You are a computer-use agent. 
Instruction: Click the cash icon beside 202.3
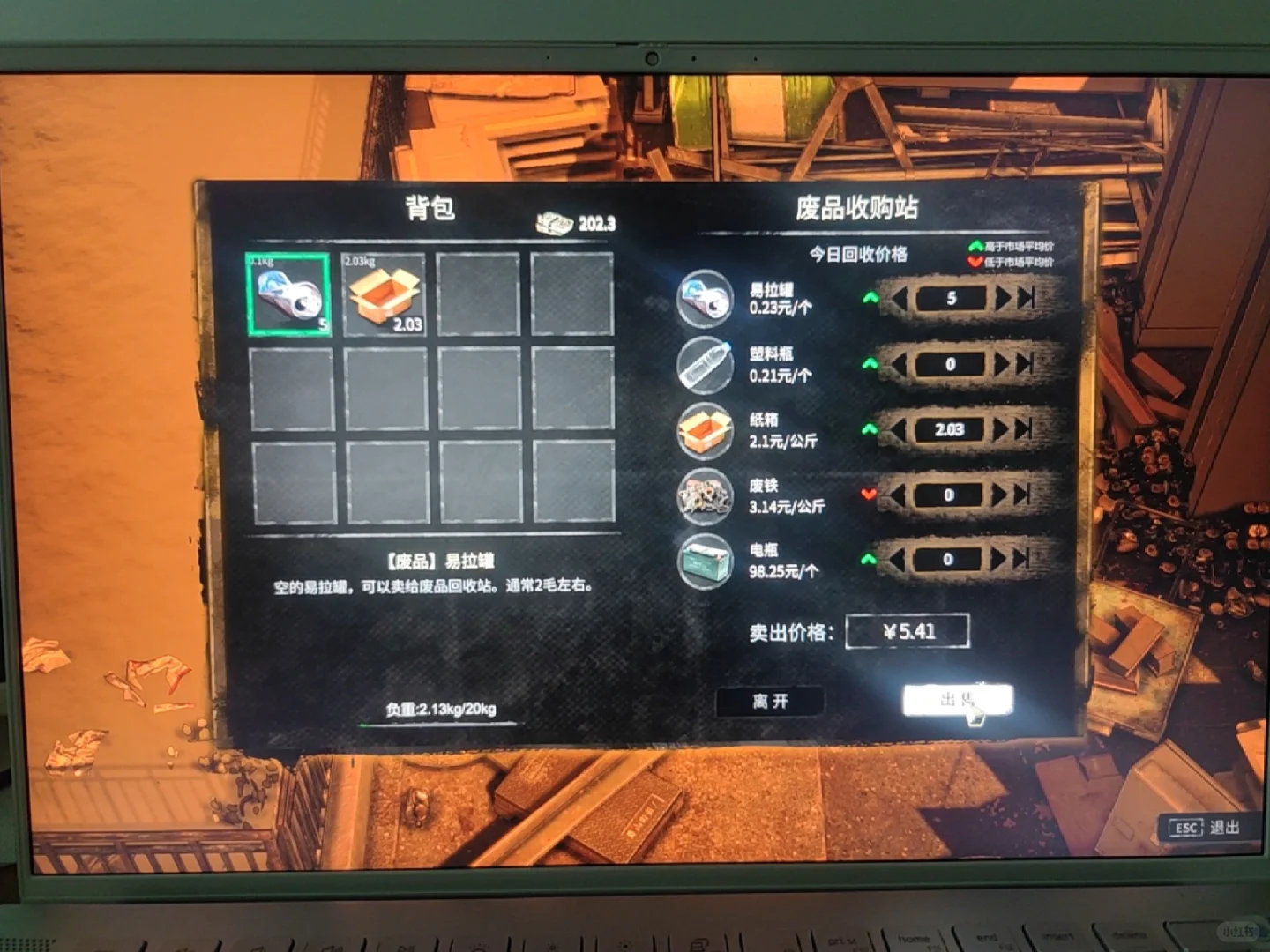pos(554,222)
